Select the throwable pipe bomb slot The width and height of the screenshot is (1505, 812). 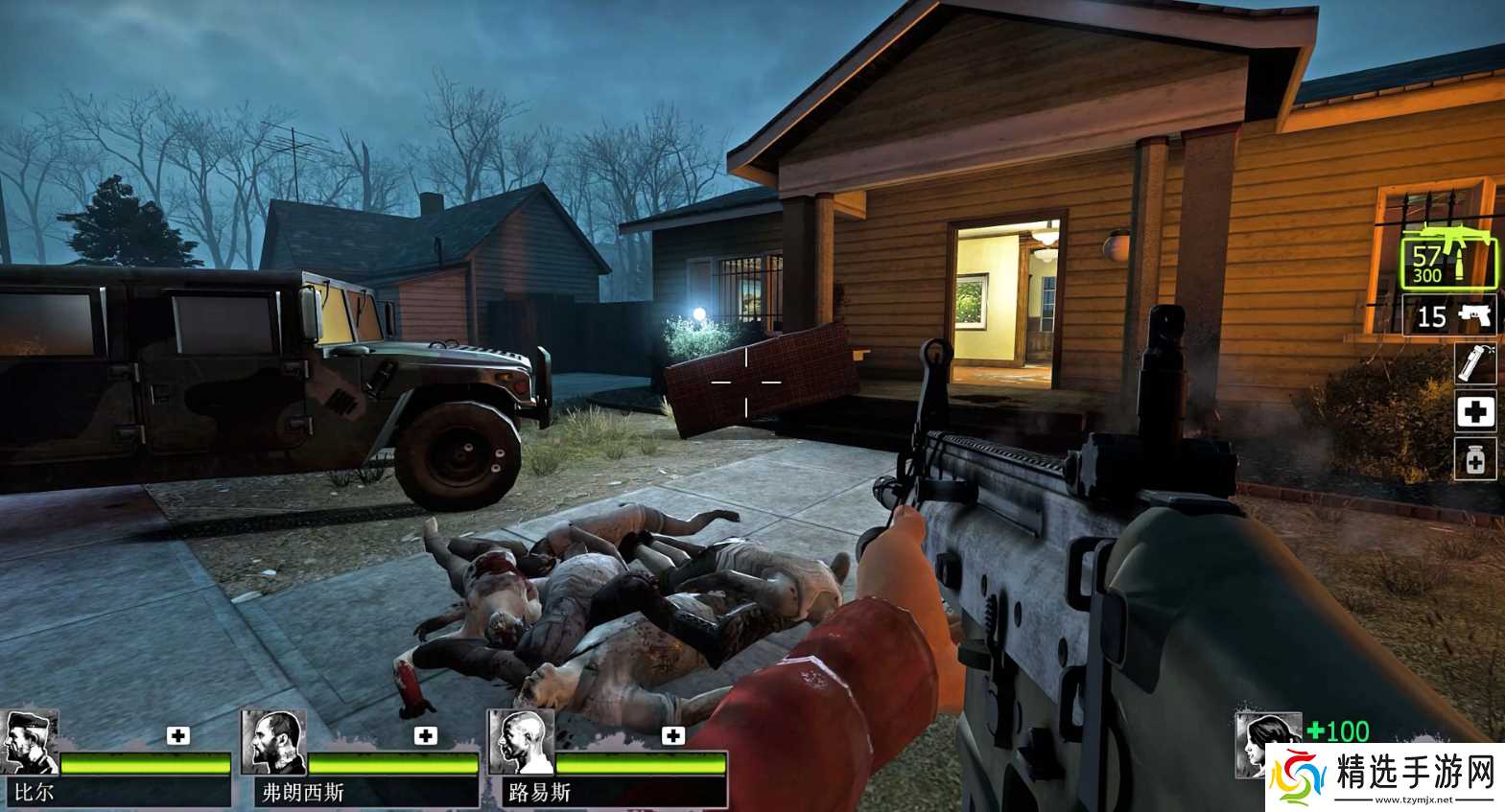(x=1475, y=364)
